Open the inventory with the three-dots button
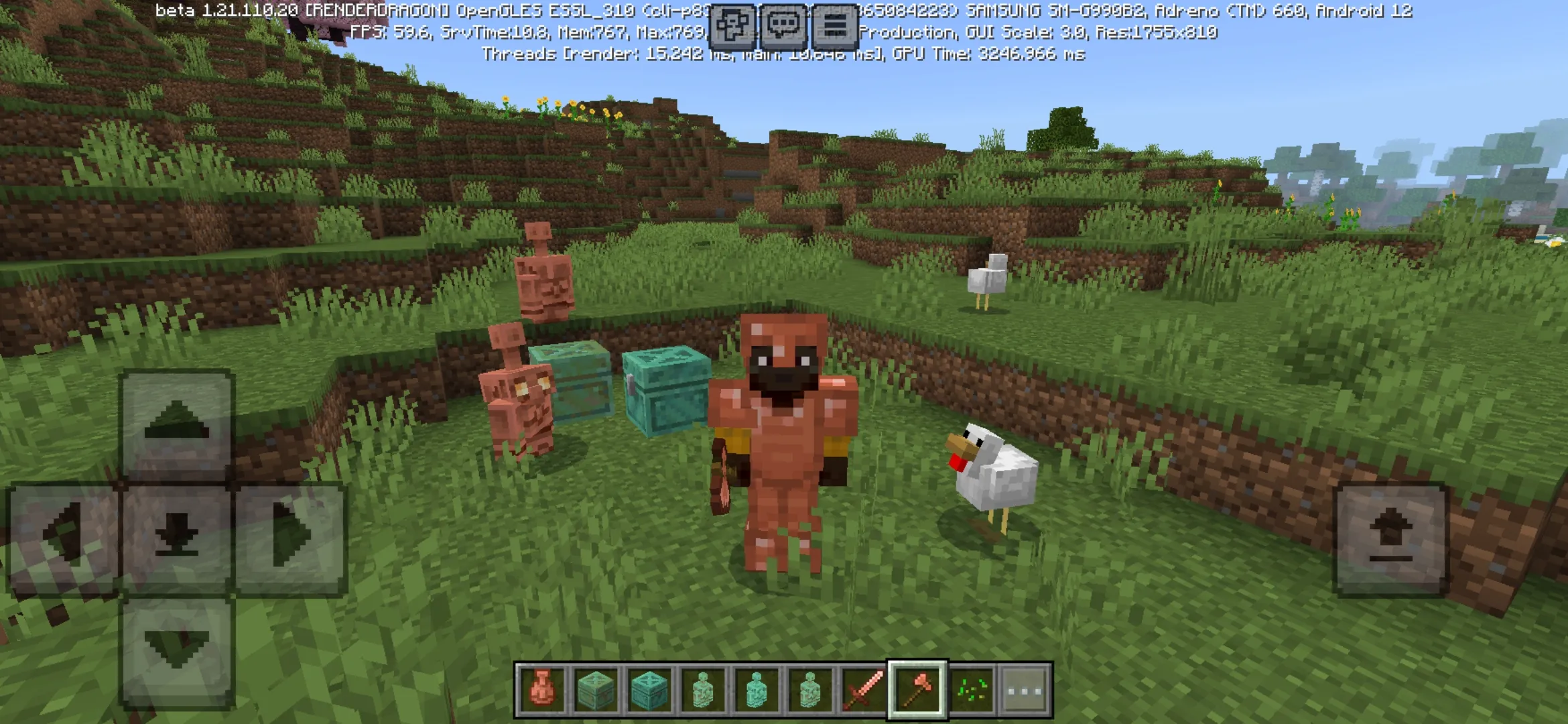The width and height of the screenshot is (1568, 724). [x=1025, y=689]
